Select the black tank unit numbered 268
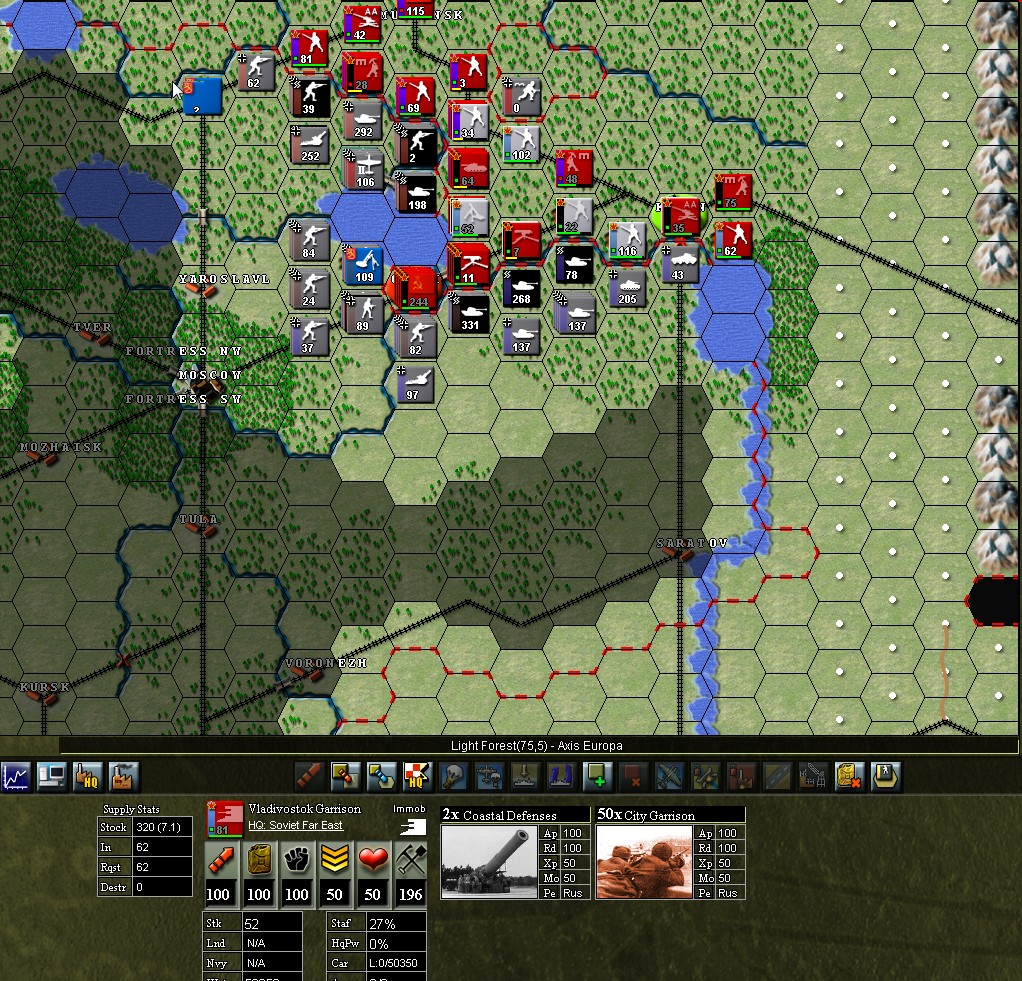 [x=521, y=287]
